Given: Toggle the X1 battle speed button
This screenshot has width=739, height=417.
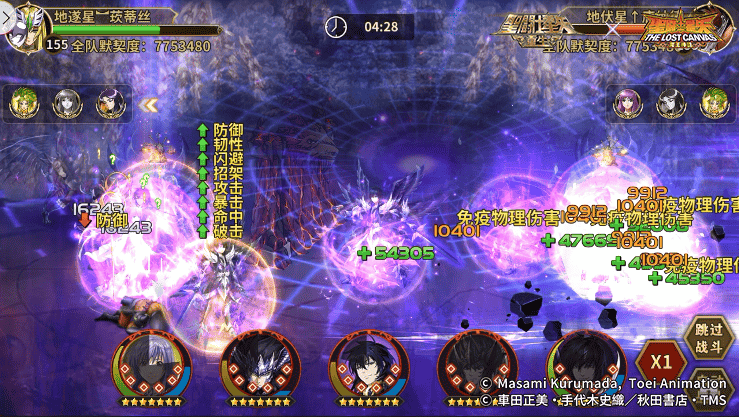Looking at the screenshot, I should click(x=660, y=361).
